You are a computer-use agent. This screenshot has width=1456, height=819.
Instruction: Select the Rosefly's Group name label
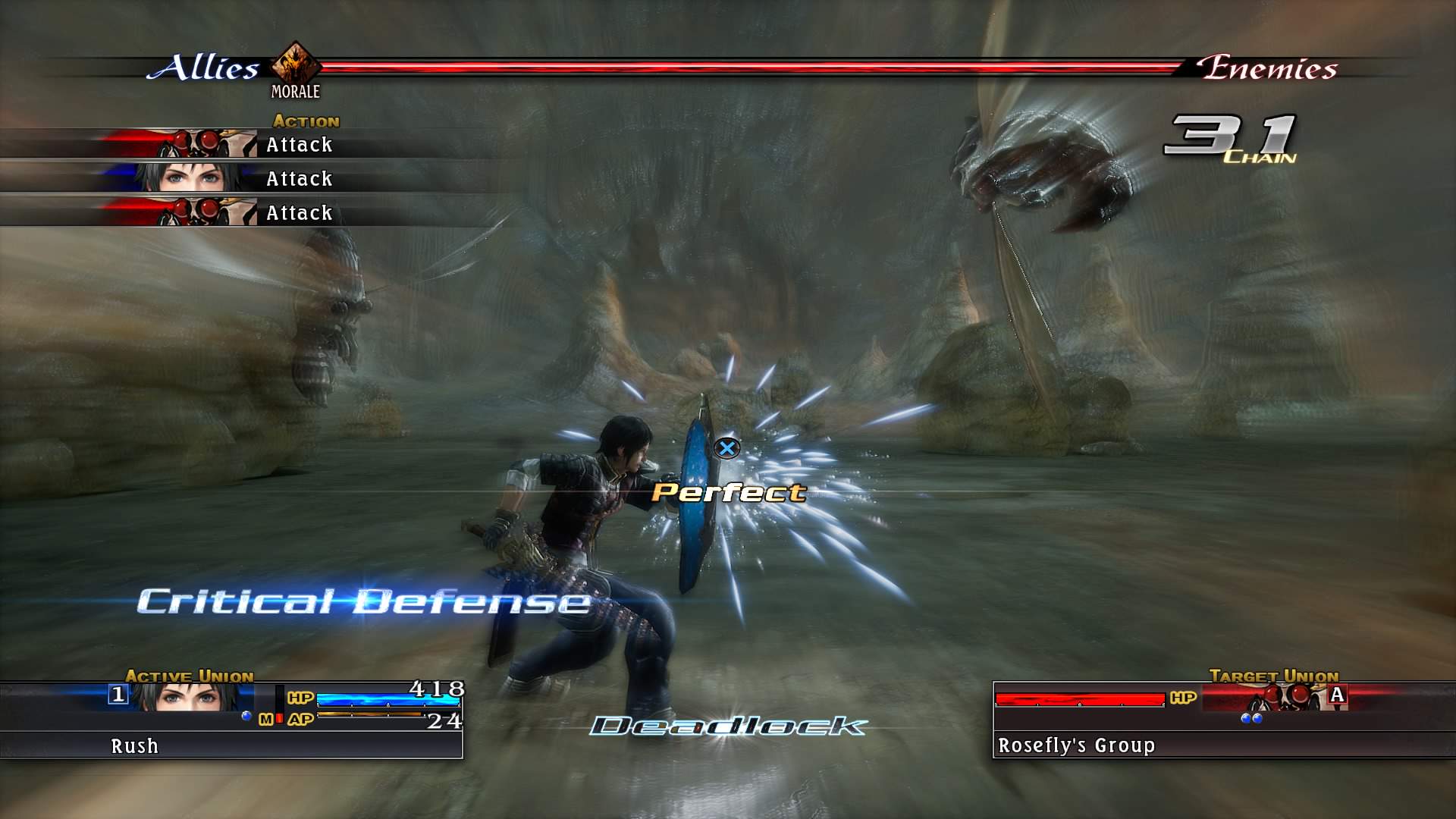tap(1076, 745)
